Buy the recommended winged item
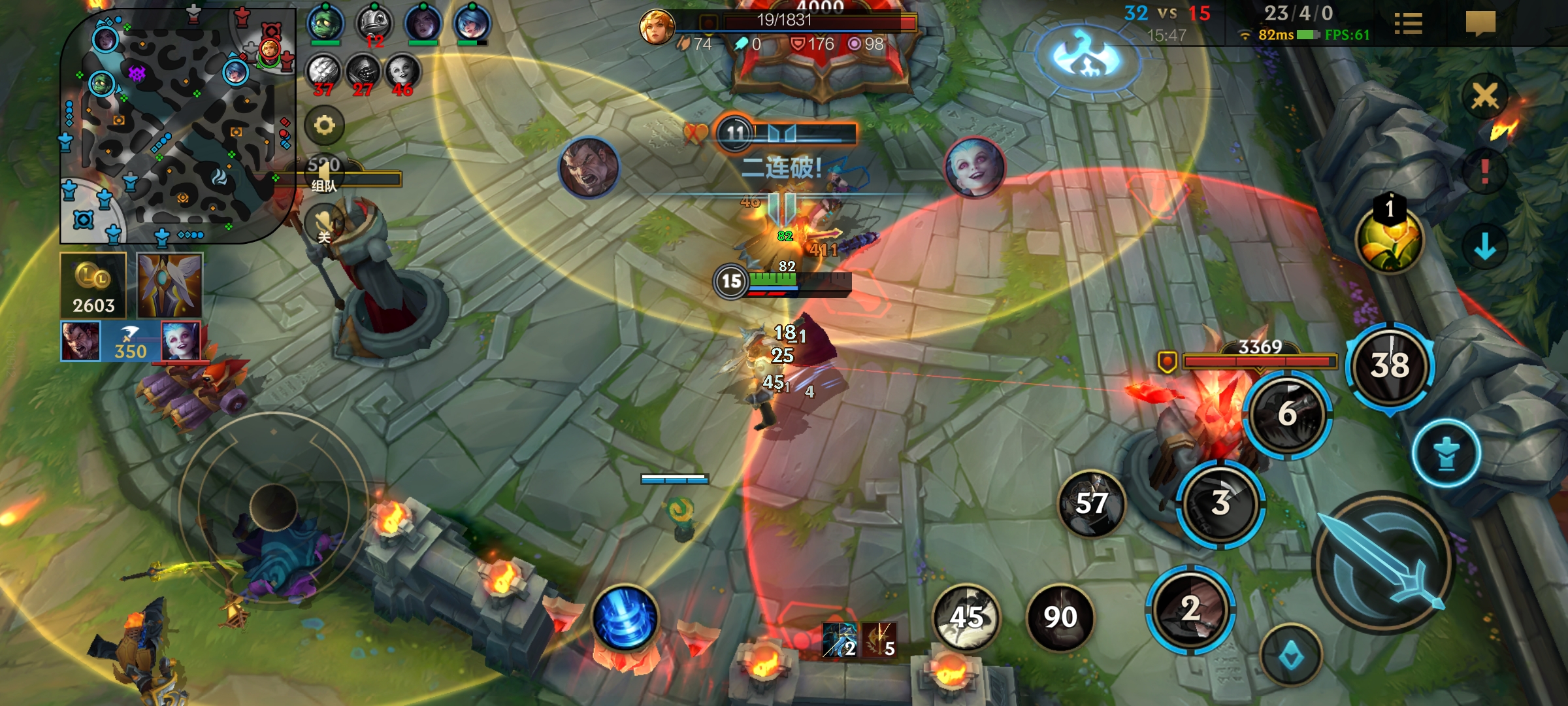 (x=170, y=286)
